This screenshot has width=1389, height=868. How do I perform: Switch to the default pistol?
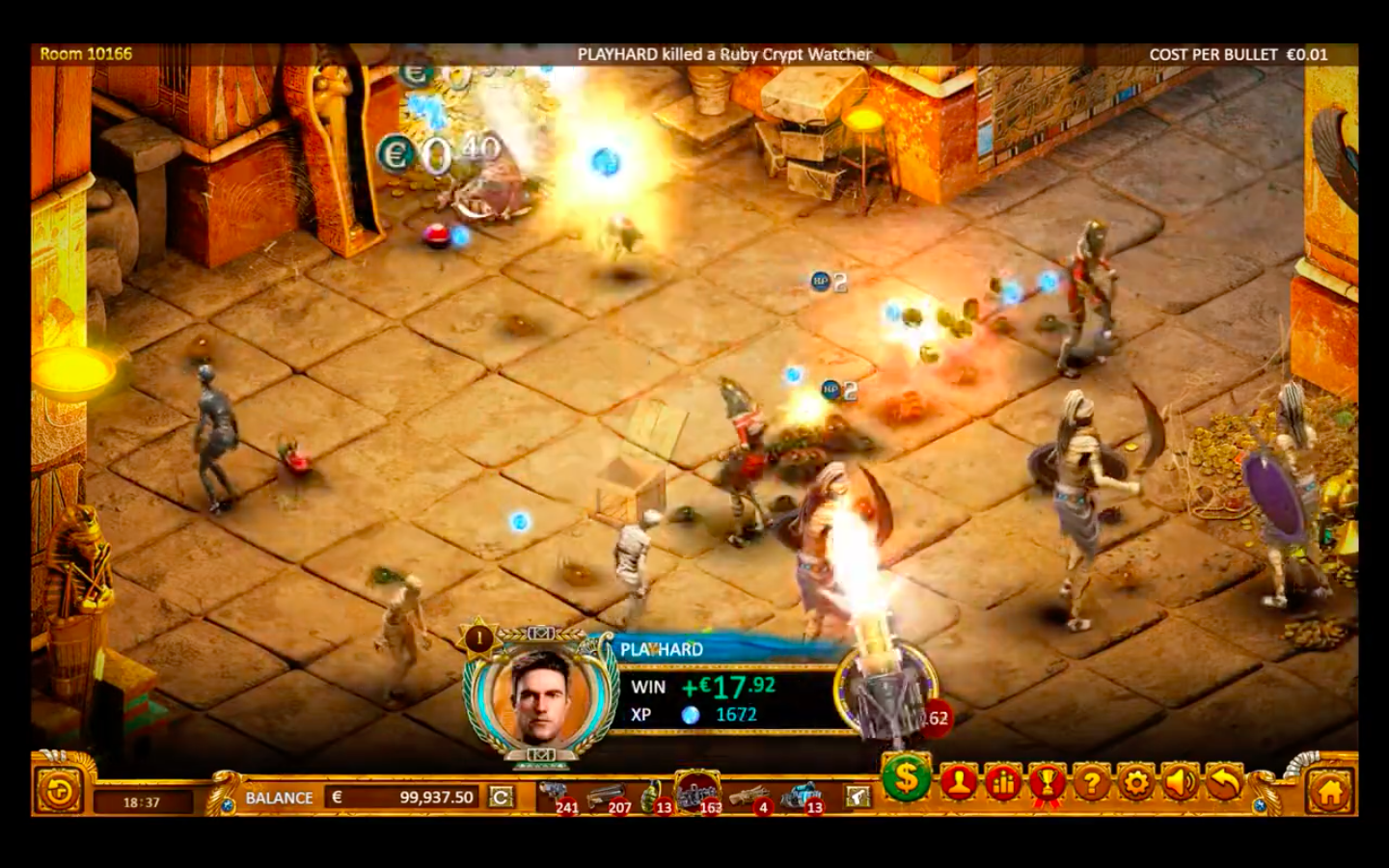point(857,796)
